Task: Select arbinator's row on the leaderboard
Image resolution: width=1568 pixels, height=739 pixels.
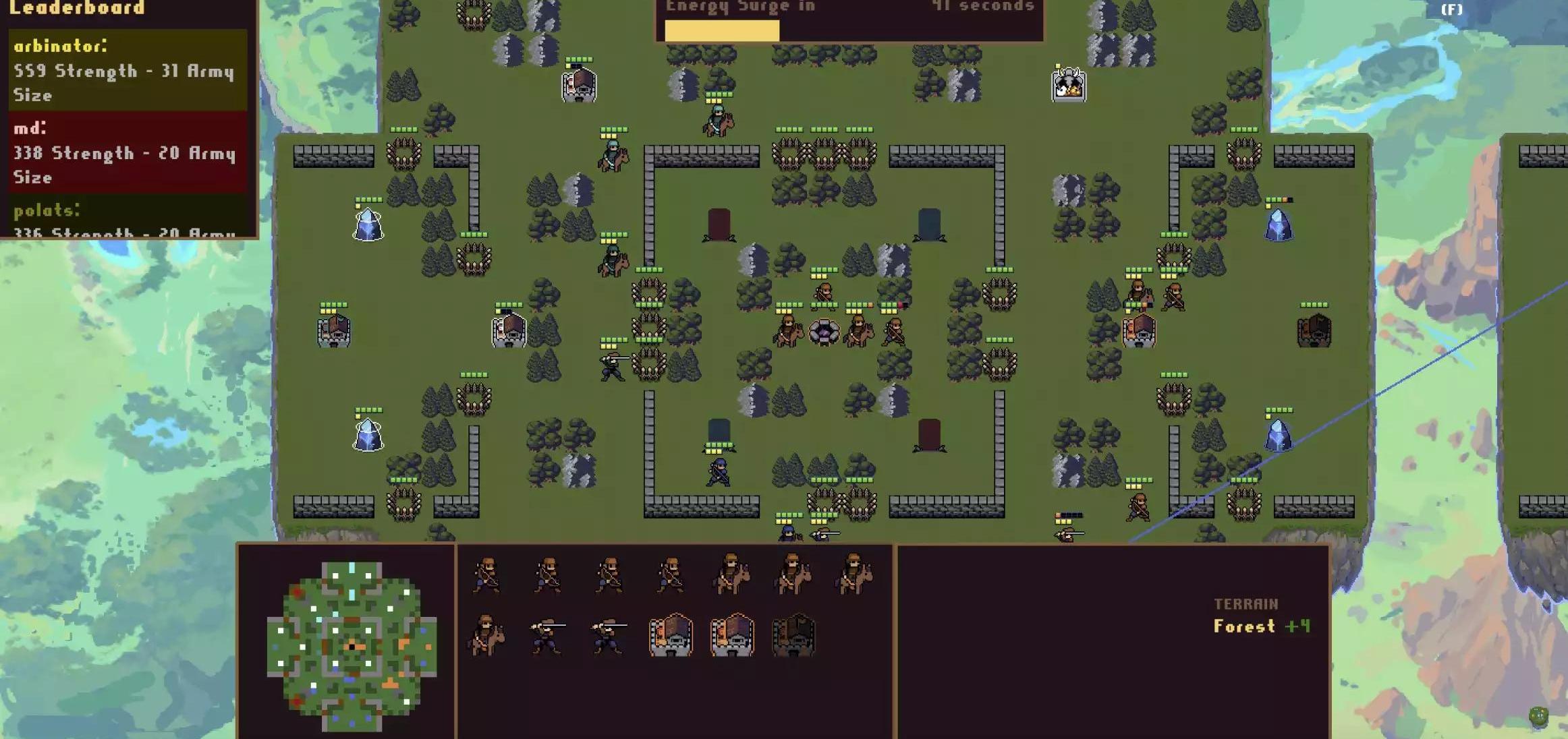Action: coord(128,70)
